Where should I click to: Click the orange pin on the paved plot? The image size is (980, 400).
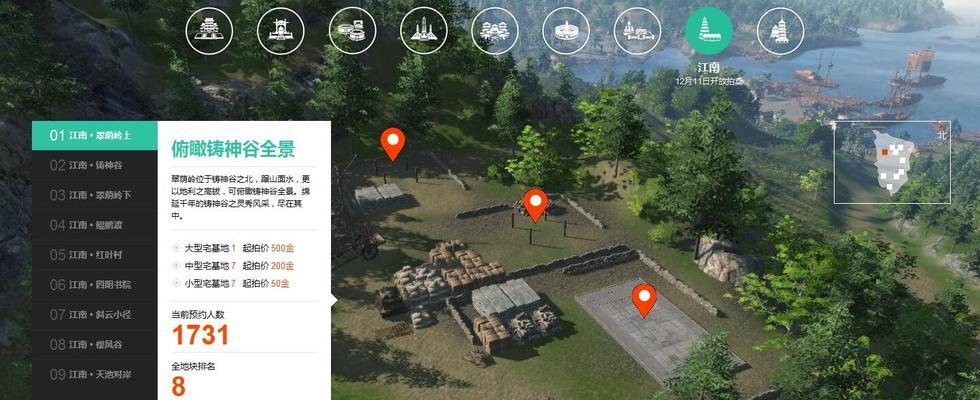point(644,297)
